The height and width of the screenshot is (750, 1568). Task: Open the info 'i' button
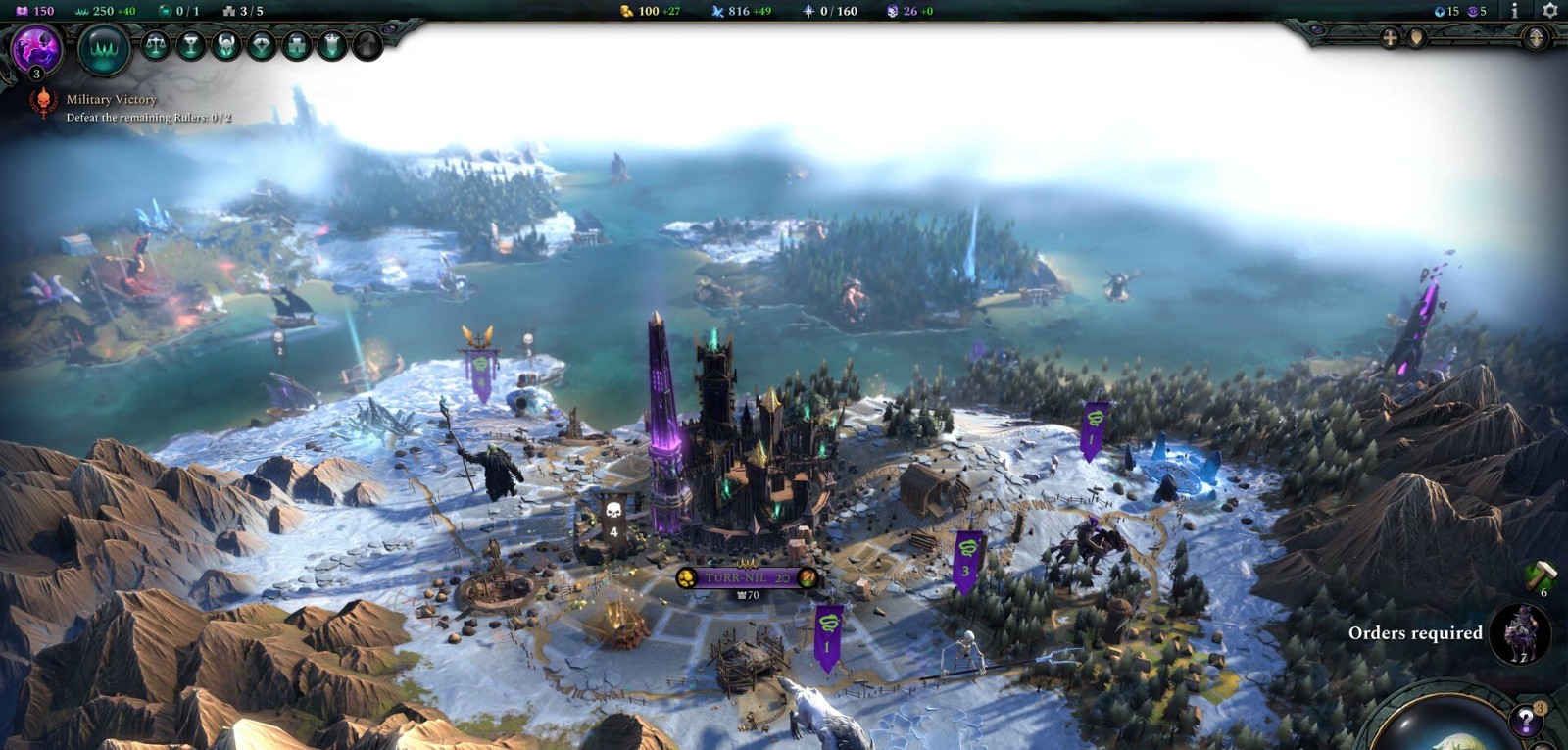pyautogui.click(x=1514, y=11)
